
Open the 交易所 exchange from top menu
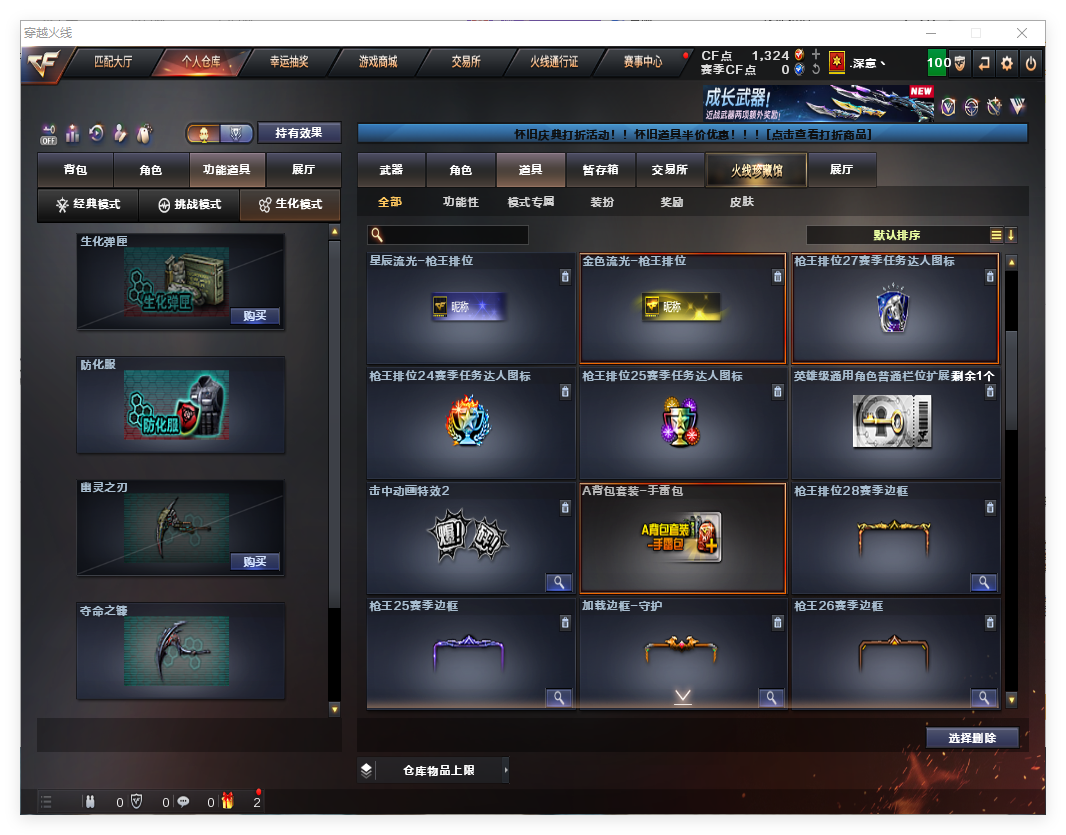466,62
